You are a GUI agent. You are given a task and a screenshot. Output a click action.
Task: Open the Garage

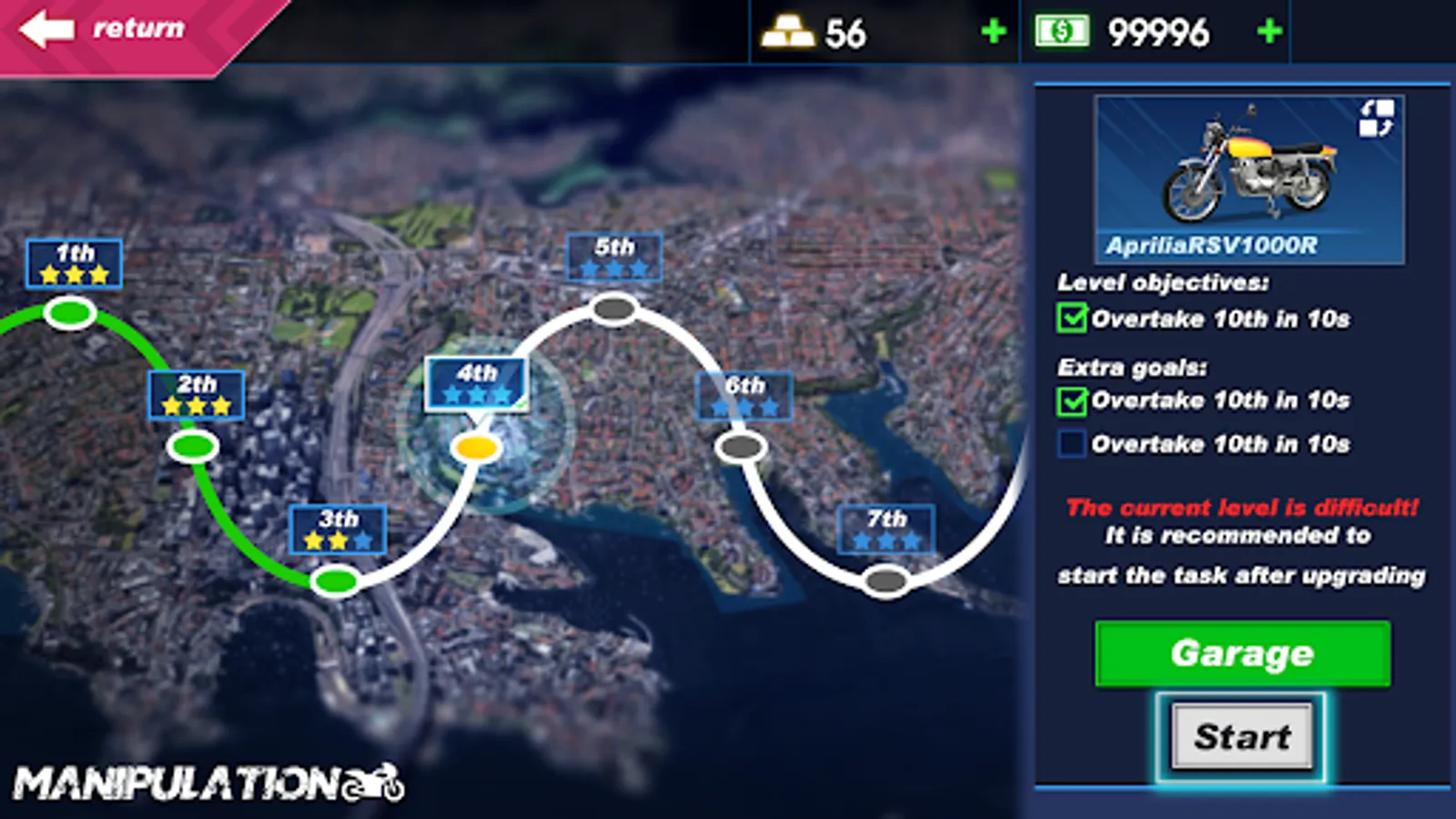coord(1243,653)
